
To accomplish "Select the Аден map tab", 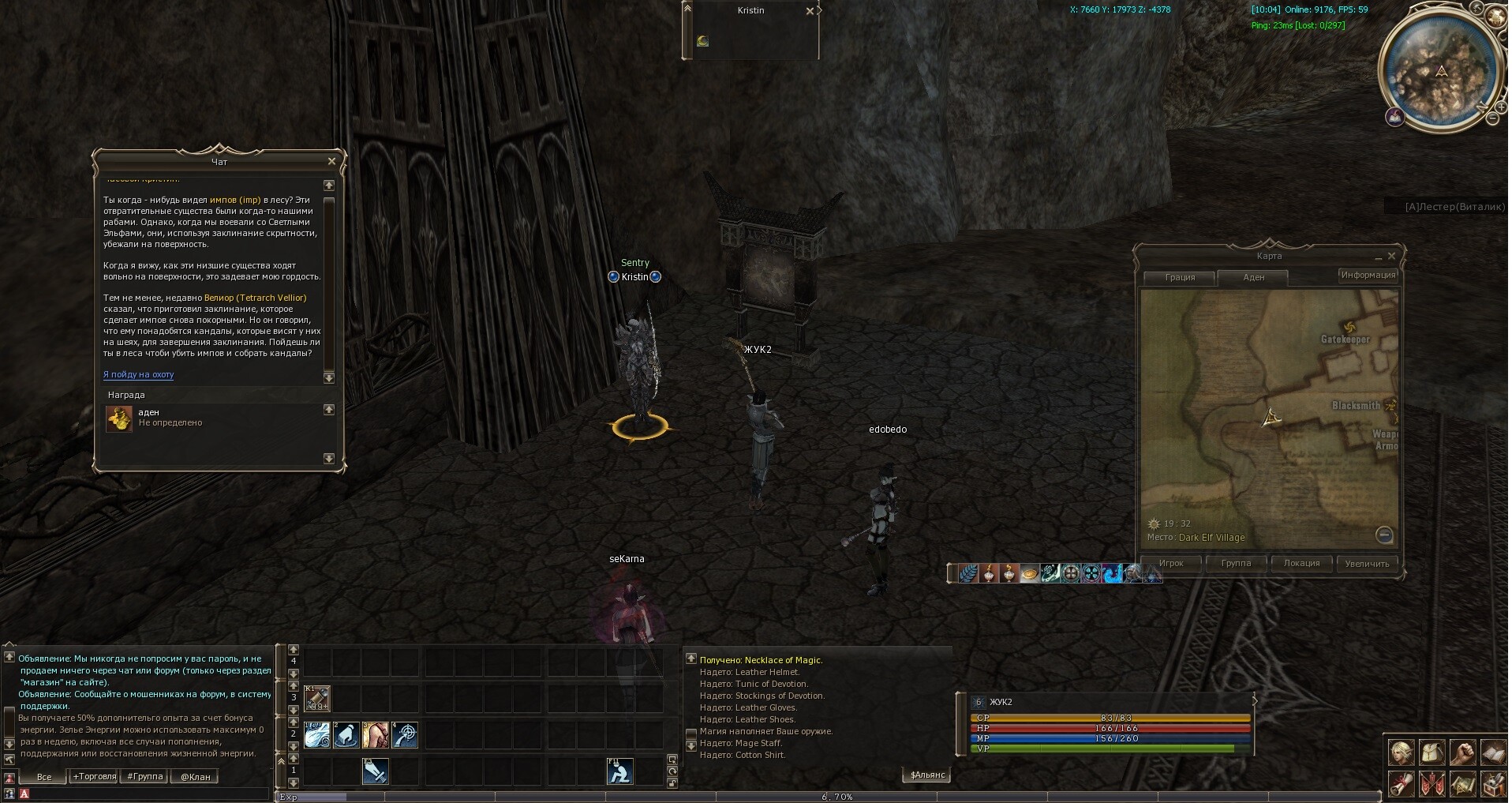I will (x=1253, y=277).
